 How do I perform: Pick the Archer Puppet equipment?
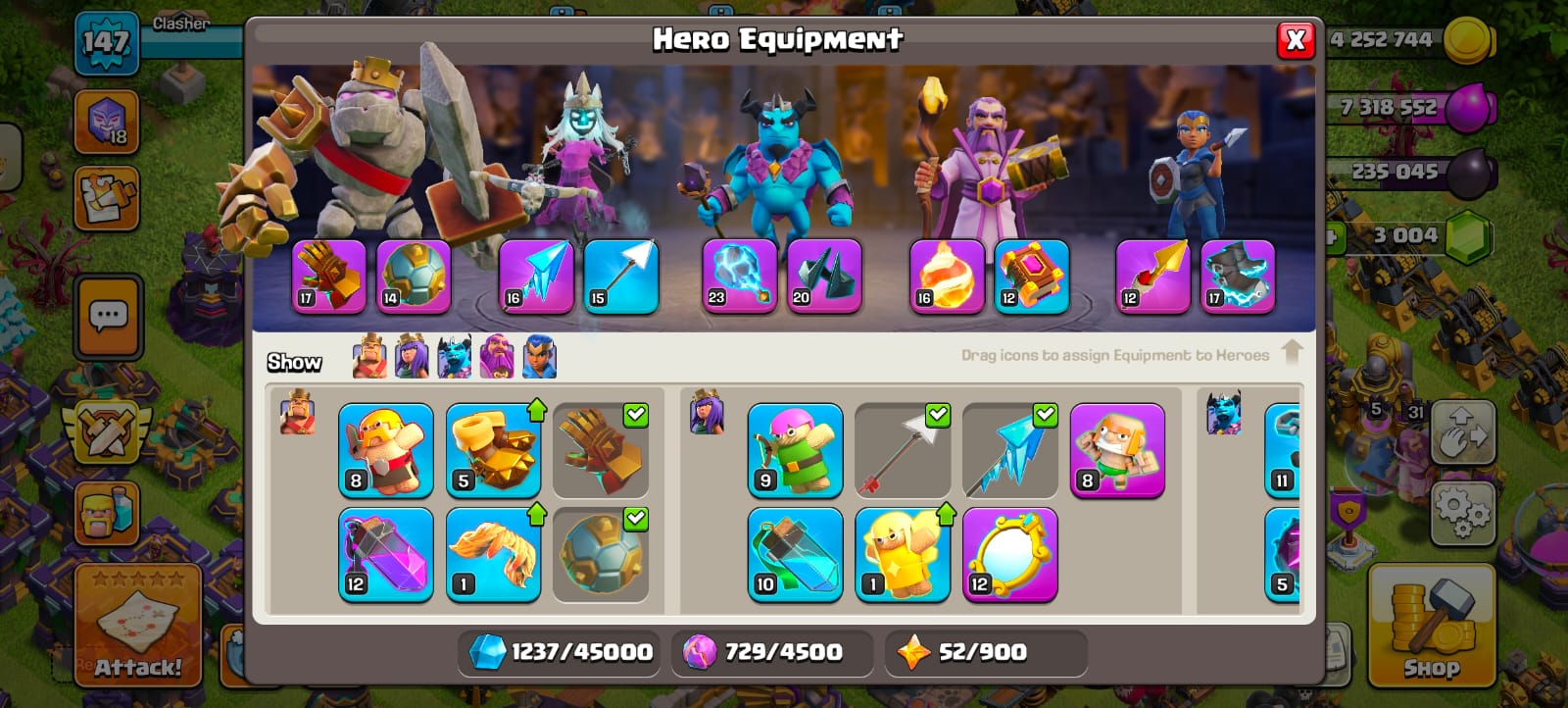coord(795,450)
